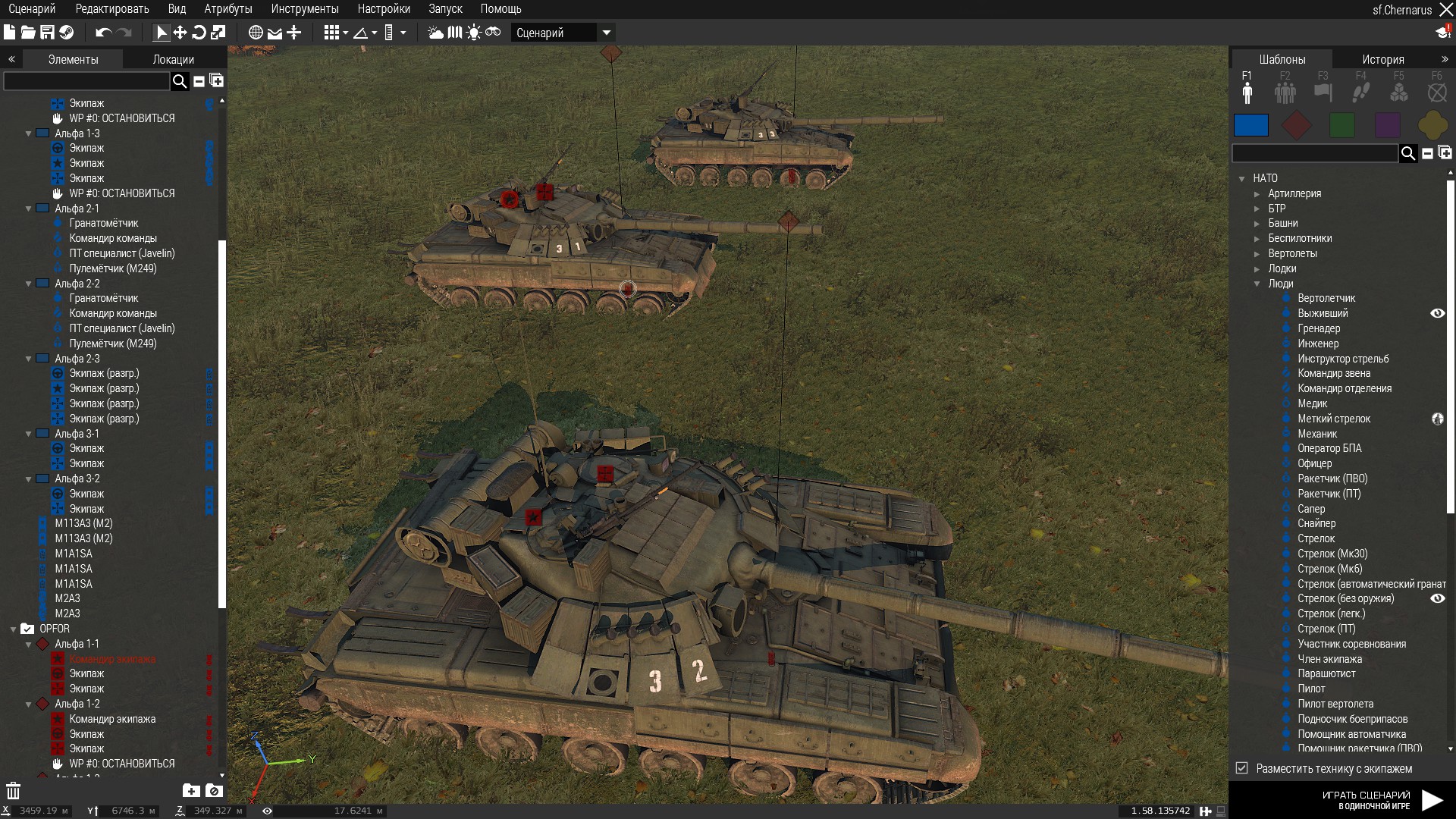
Task: Open the Атрибуты menu
Action: (227, 9)
